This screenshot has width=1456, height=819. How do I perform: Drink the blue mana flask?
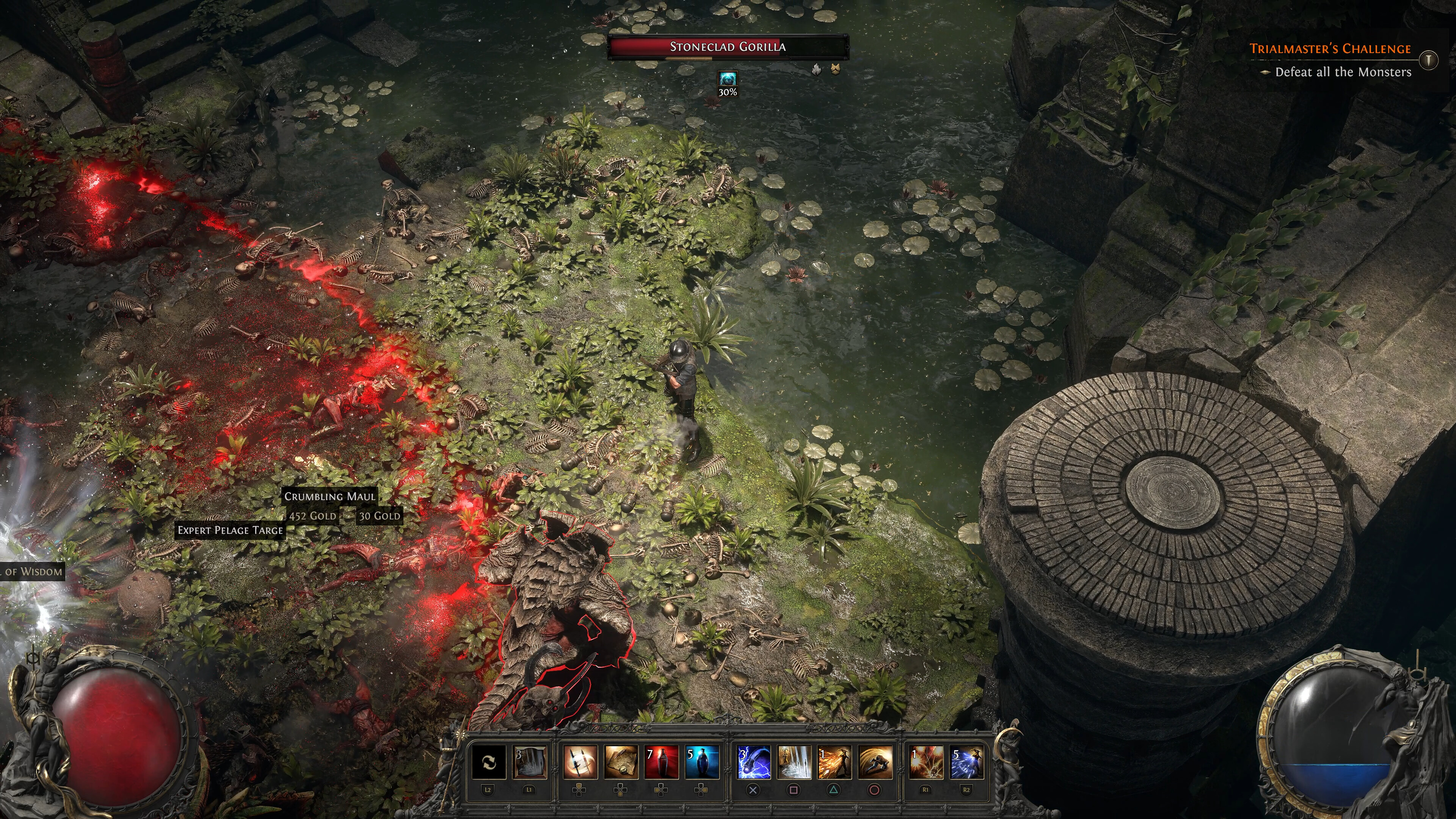pyautogui.click(x=702, y=762)
